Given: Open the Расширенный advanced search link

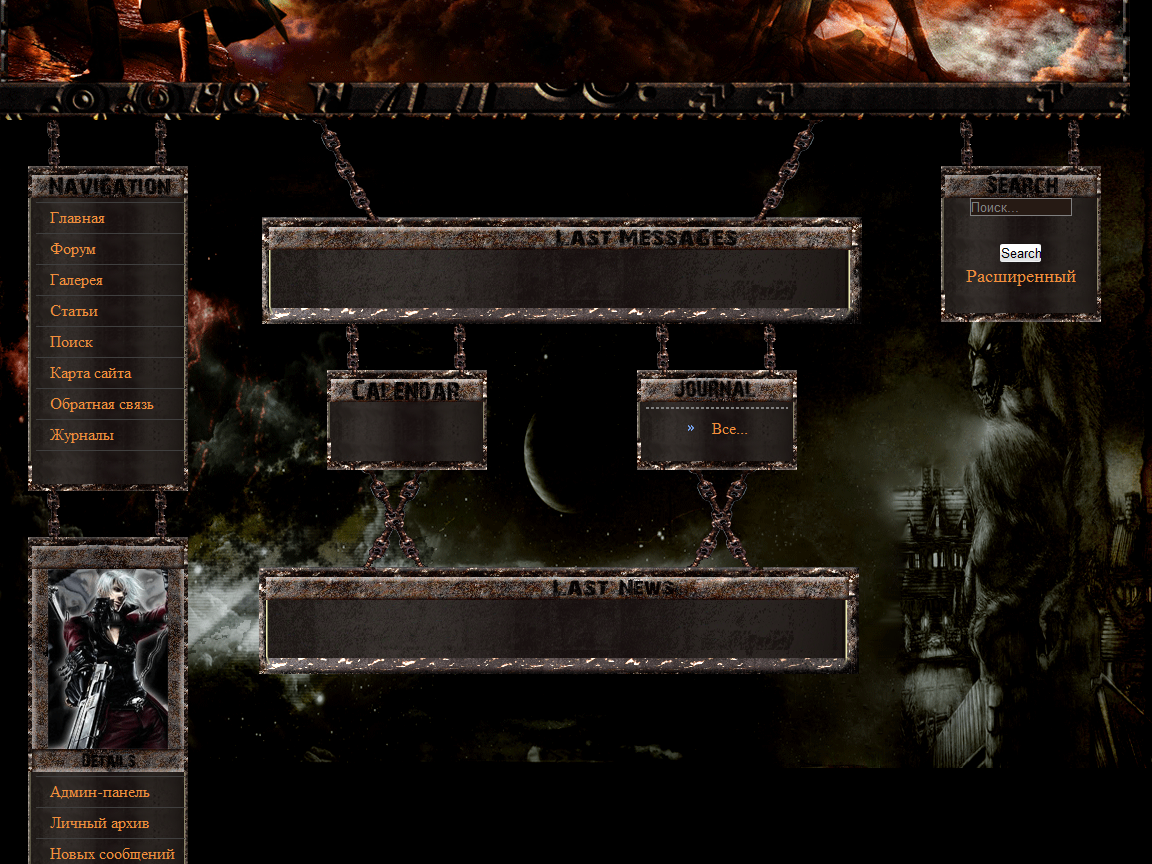Looking at the screenshot, I should (1020, 276).
